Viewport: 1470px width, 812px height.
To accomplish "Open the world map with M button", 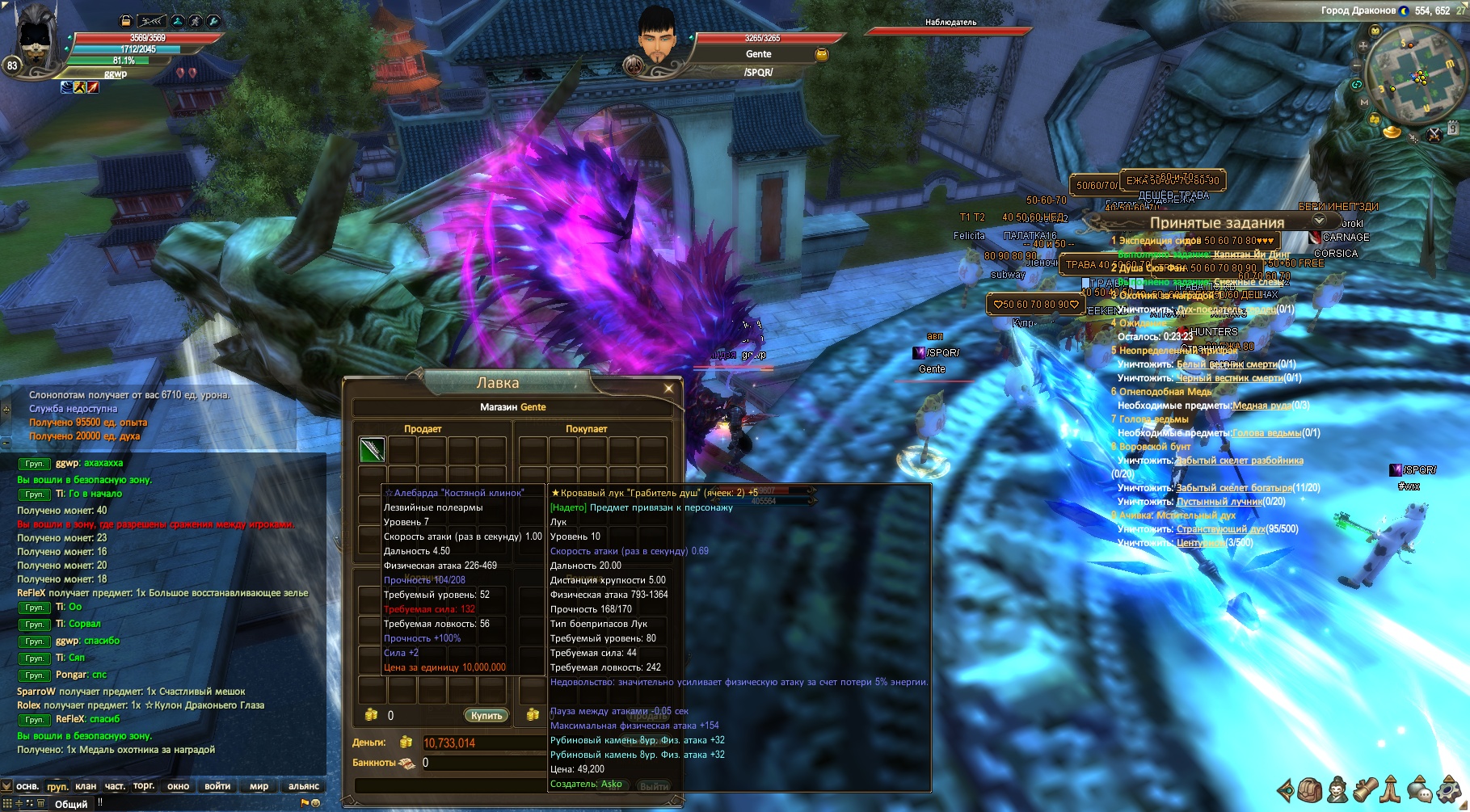I will 1364,103.
